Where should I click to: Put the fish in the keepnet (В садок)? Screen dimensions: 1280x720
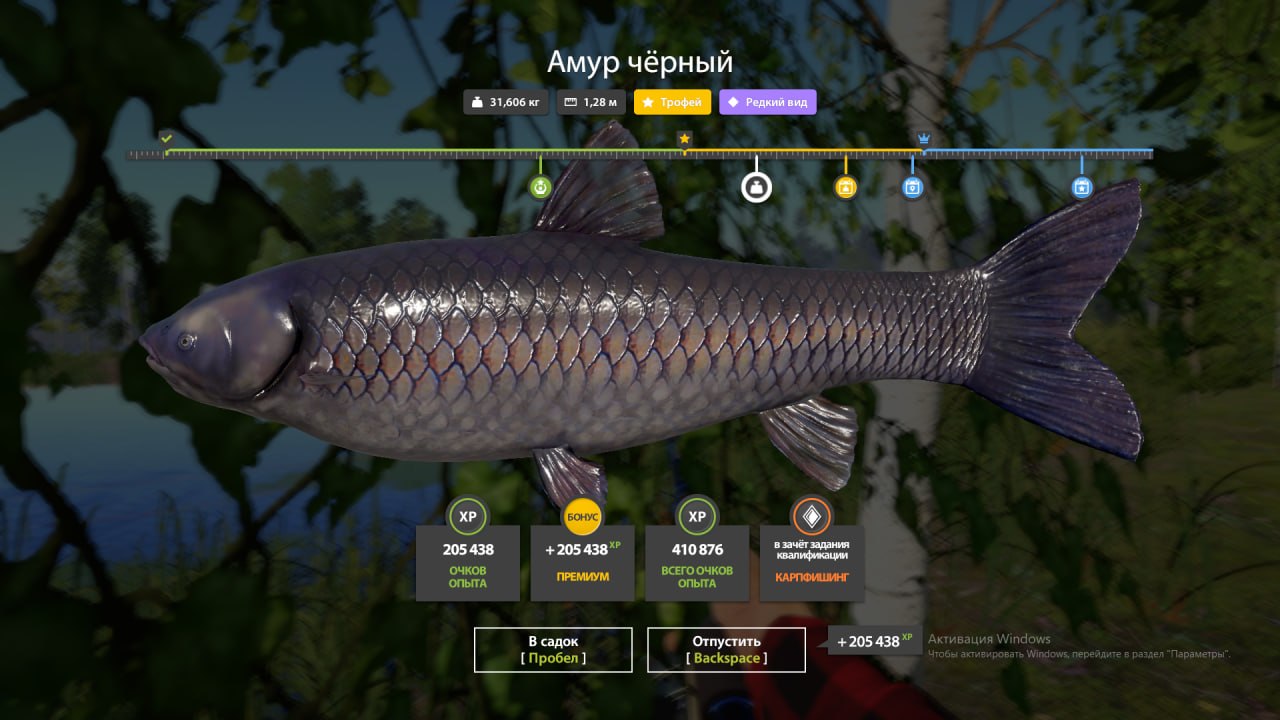553,649
